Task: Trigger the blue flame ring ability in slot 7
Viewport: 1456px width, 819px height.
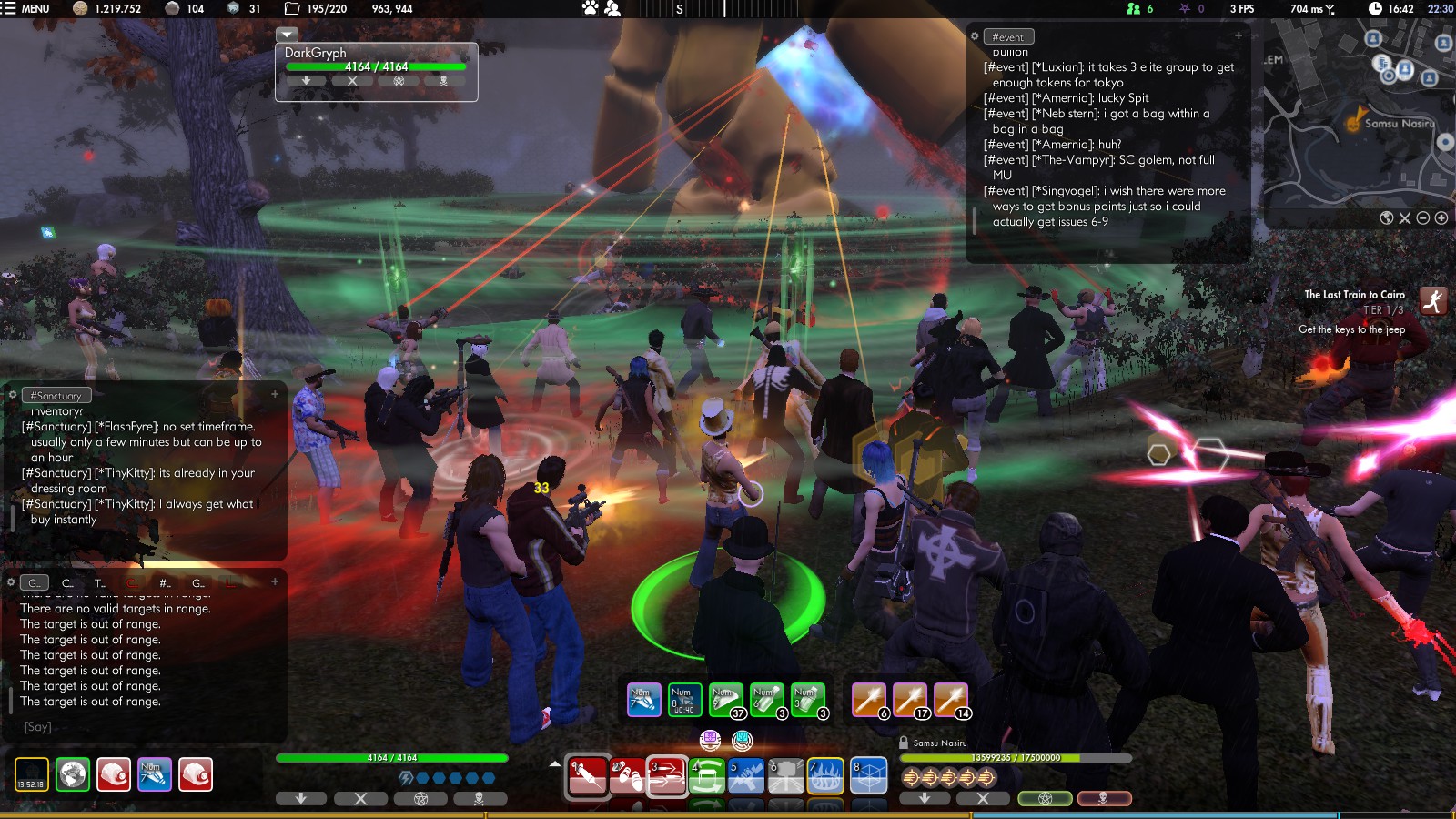Action: [825, 775]
